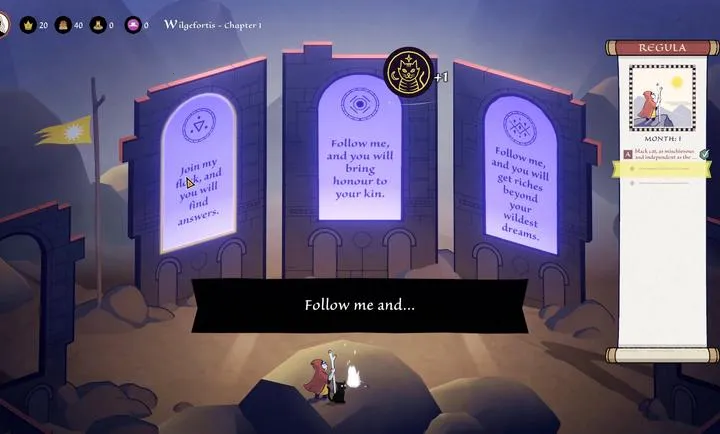The width and height of the screenshot is (720, 434).
Task: Click the gold crown resource icon
Action: pyautogui.click(x=27, y=25)
